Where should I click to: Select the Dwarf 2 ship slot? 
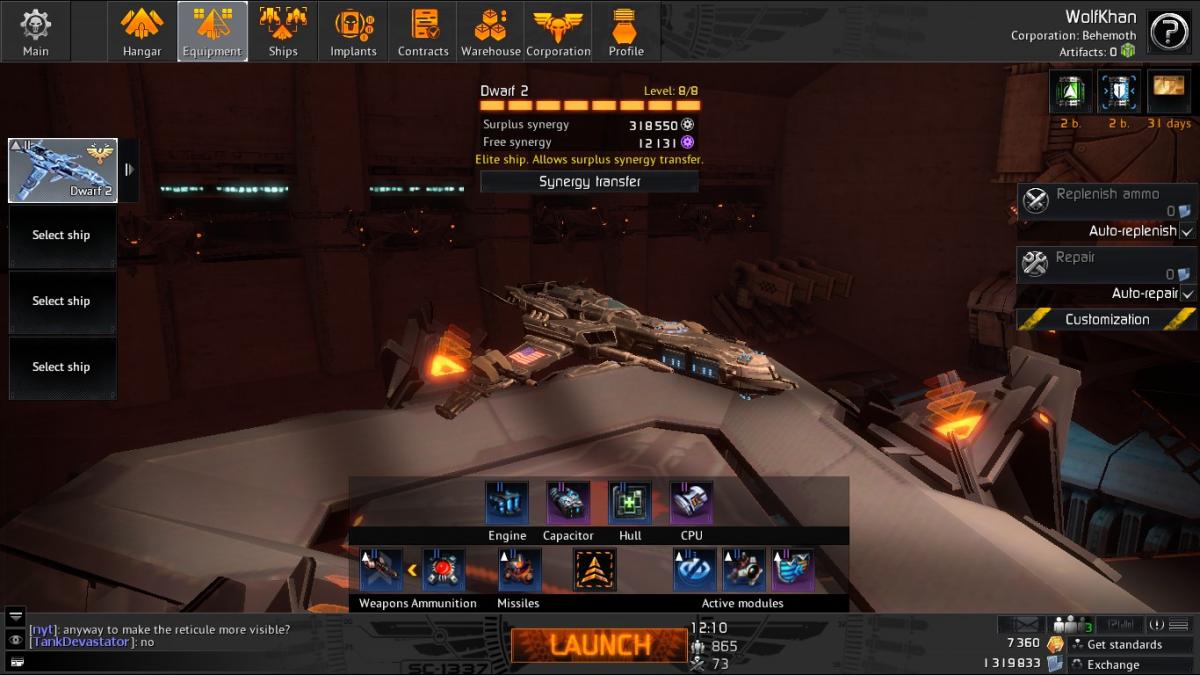63,170
